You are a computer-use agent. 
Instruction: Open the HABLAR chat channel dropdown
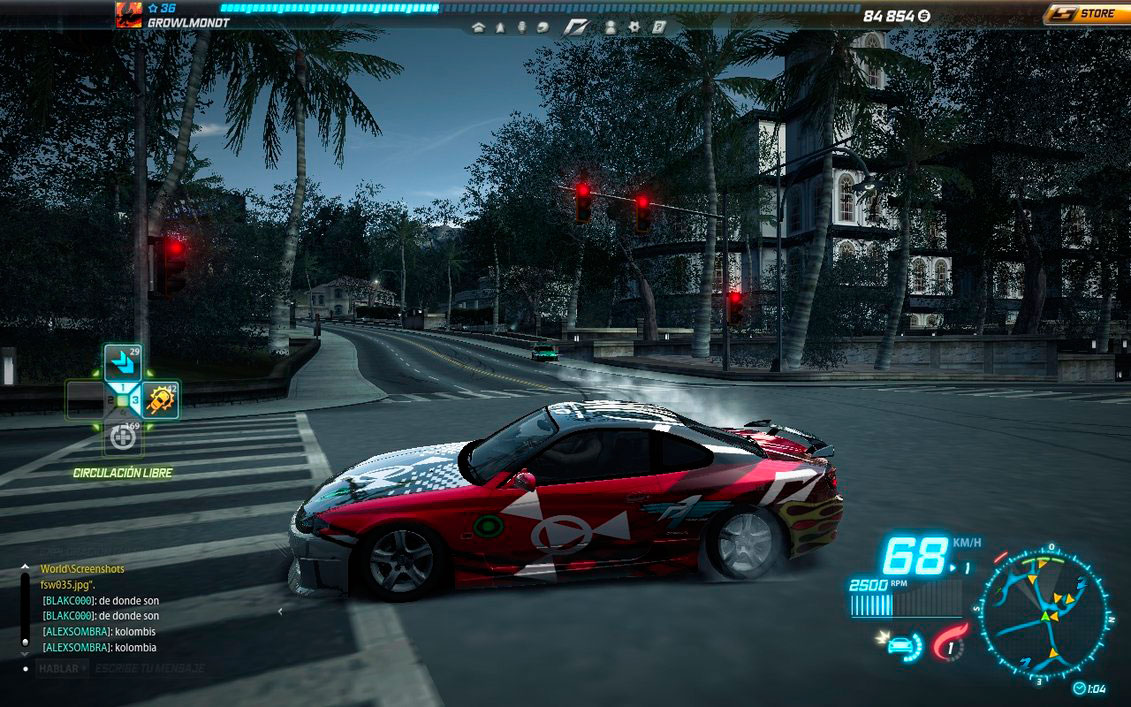(x=62, y=667)
